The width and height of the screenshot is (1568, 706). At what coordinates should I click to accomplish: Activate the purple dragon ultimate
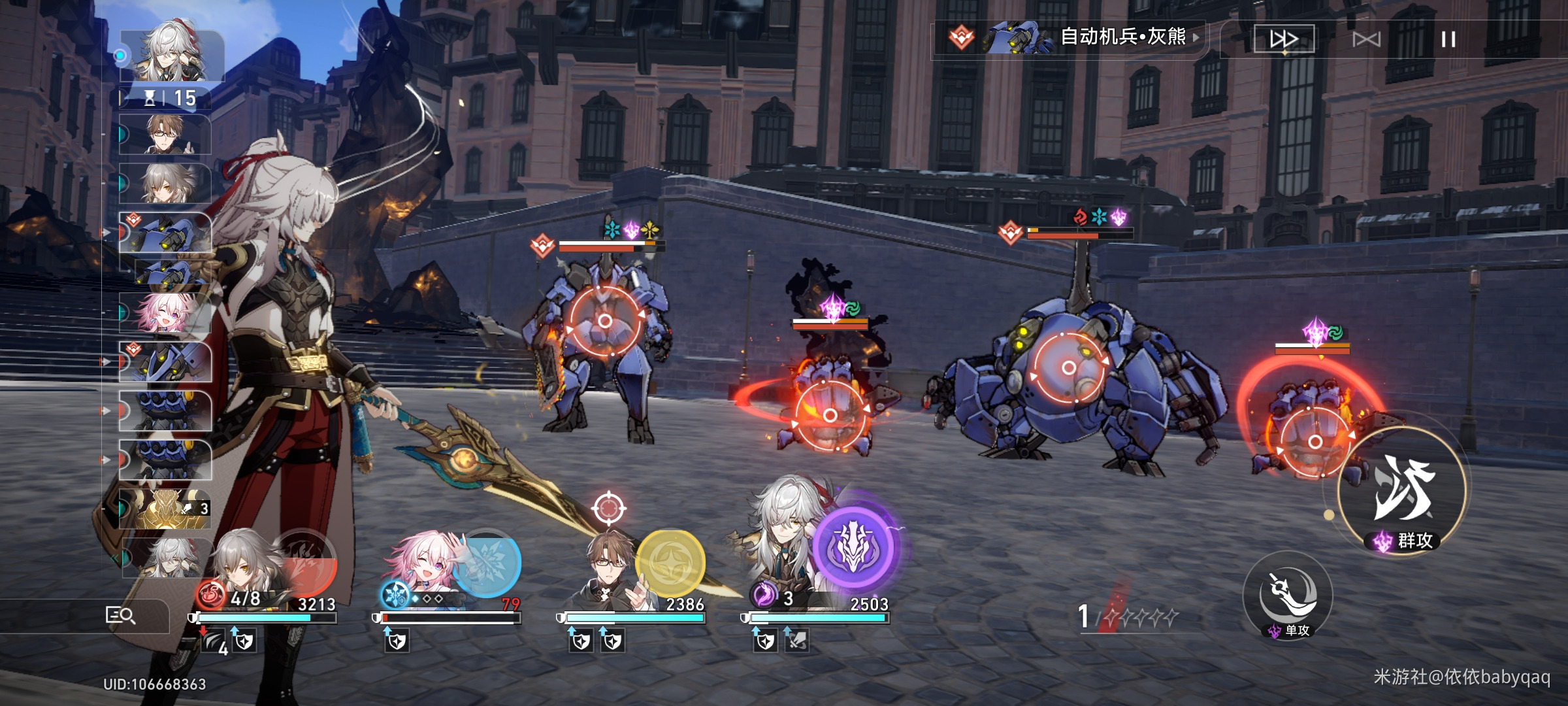853,546
